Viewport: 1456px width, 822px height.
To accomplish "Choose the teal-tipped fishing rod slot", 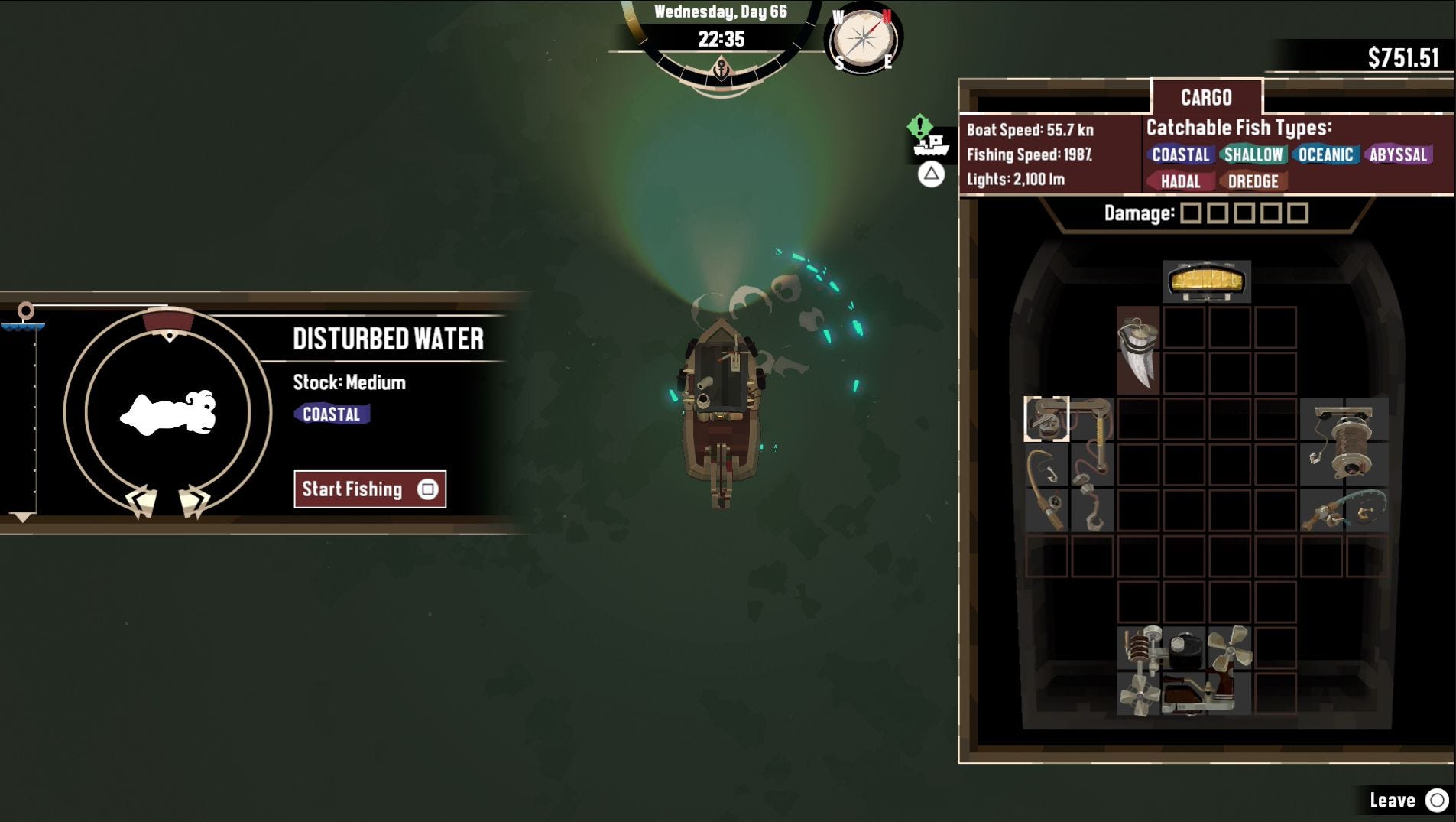I will tap(1344, 511).
